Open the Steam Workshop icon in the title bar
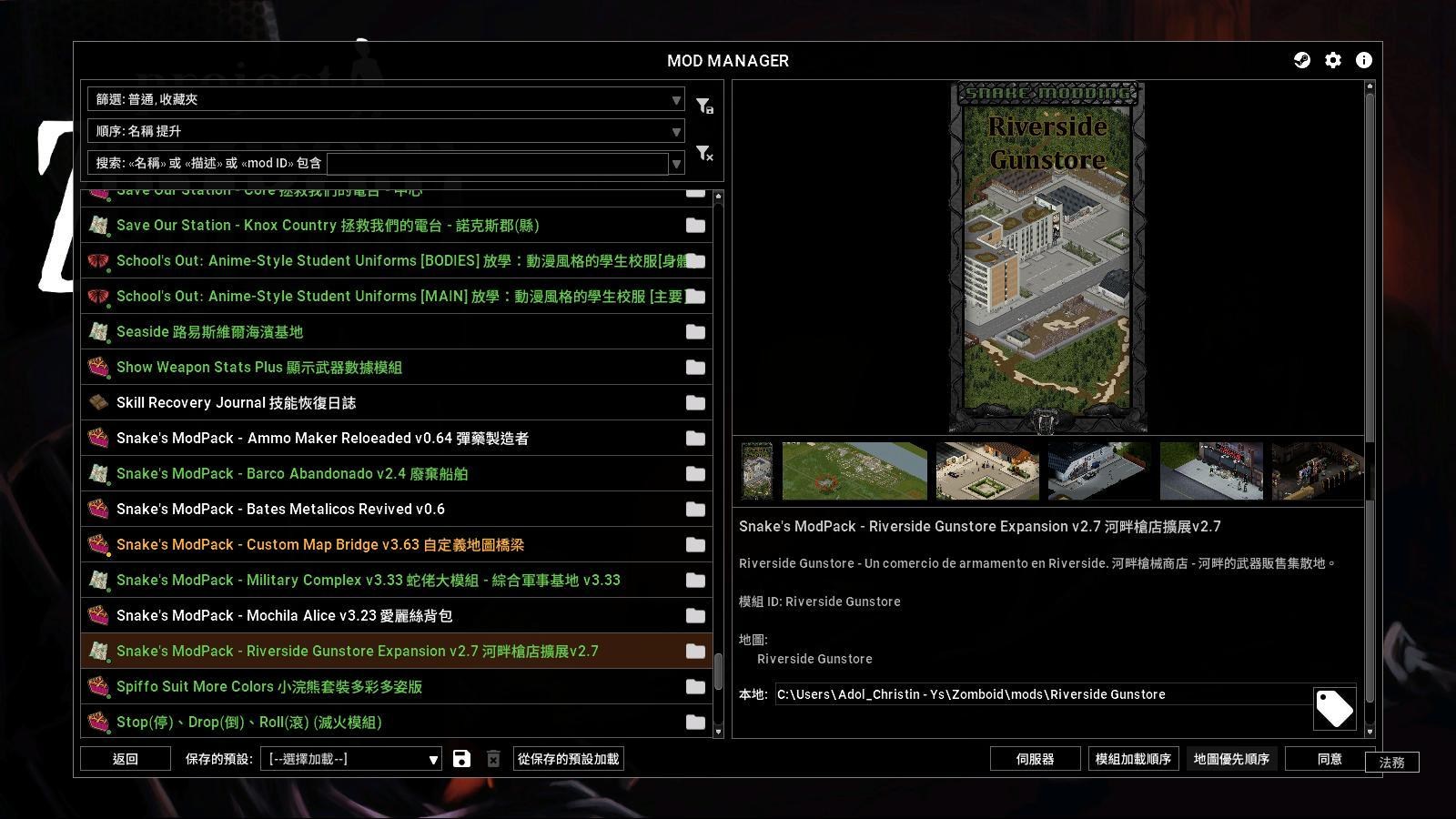The height and width of the screenshot is (819, 1456). coord(1301,60)
